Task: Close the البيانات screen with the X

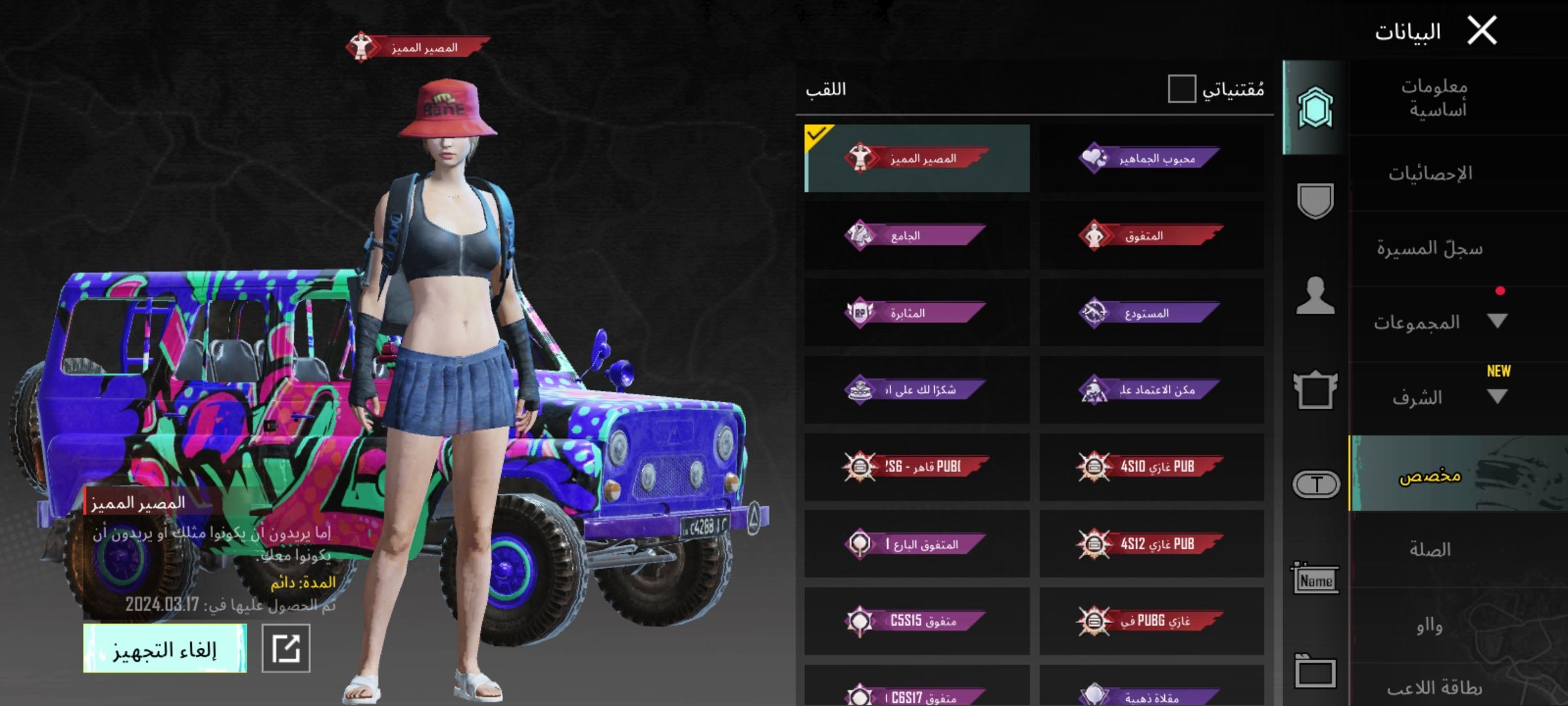Action: 1482,31
